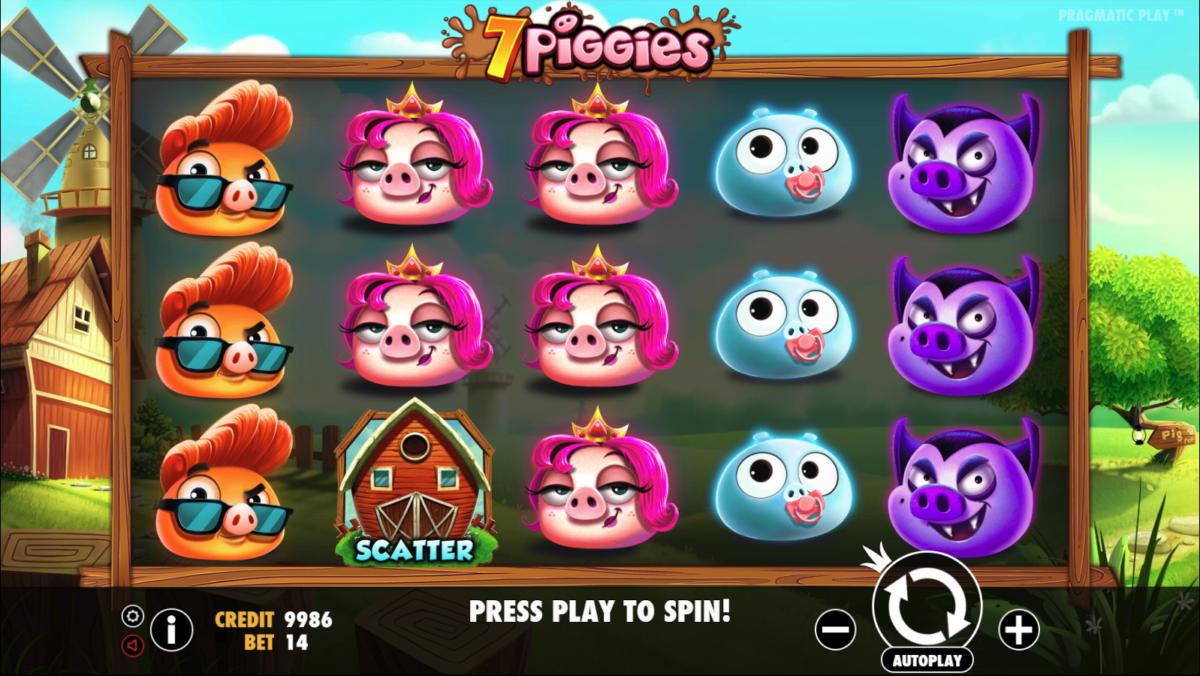Decrease the bet with the minus button
Image resolution: width=1200 pixels, height=676 pixels.
(x=835, y=630)
